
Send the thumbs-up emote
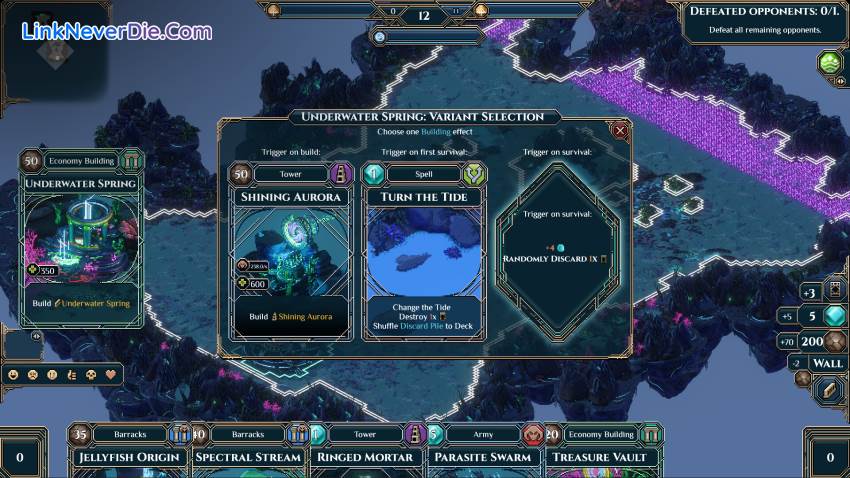[72, 375]
